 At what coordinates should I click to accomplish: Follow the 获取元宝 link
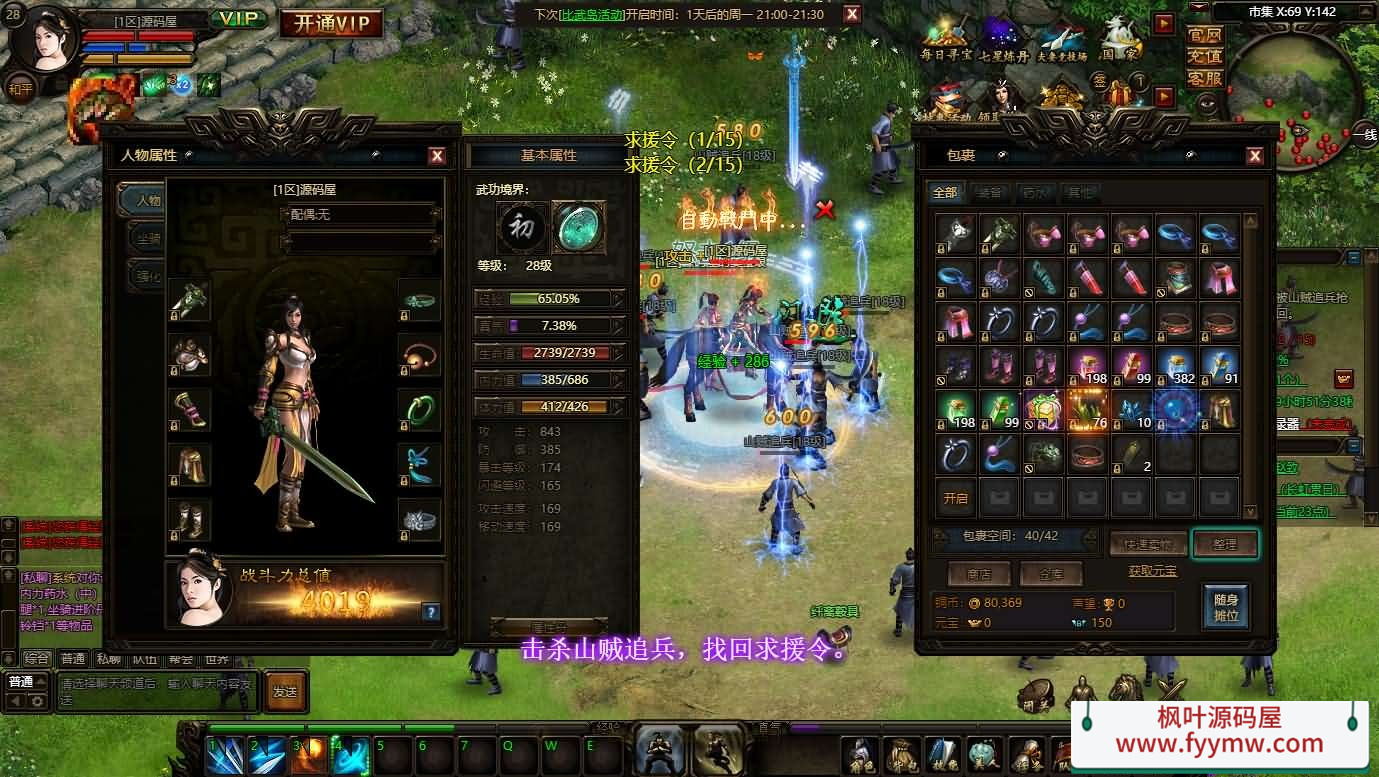tap(1153, 571)
